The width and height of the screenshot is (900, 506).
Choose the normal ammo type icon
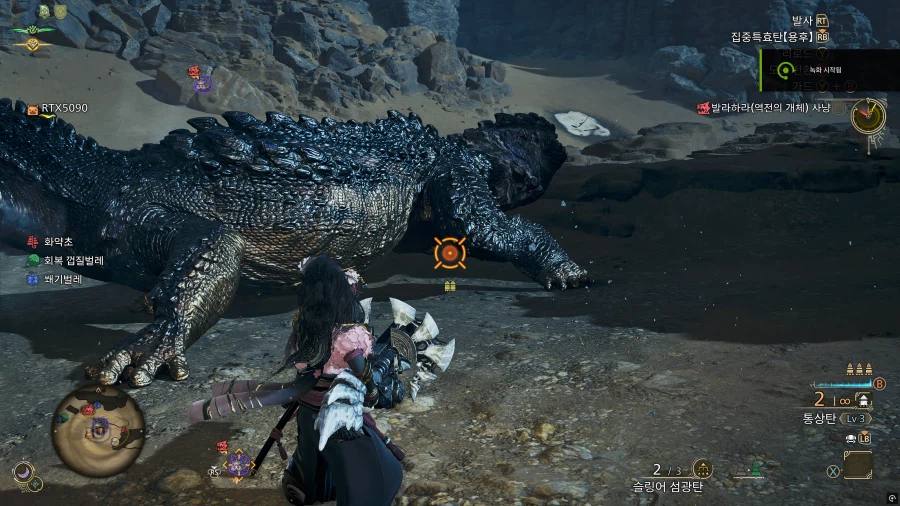pos(861,400)
